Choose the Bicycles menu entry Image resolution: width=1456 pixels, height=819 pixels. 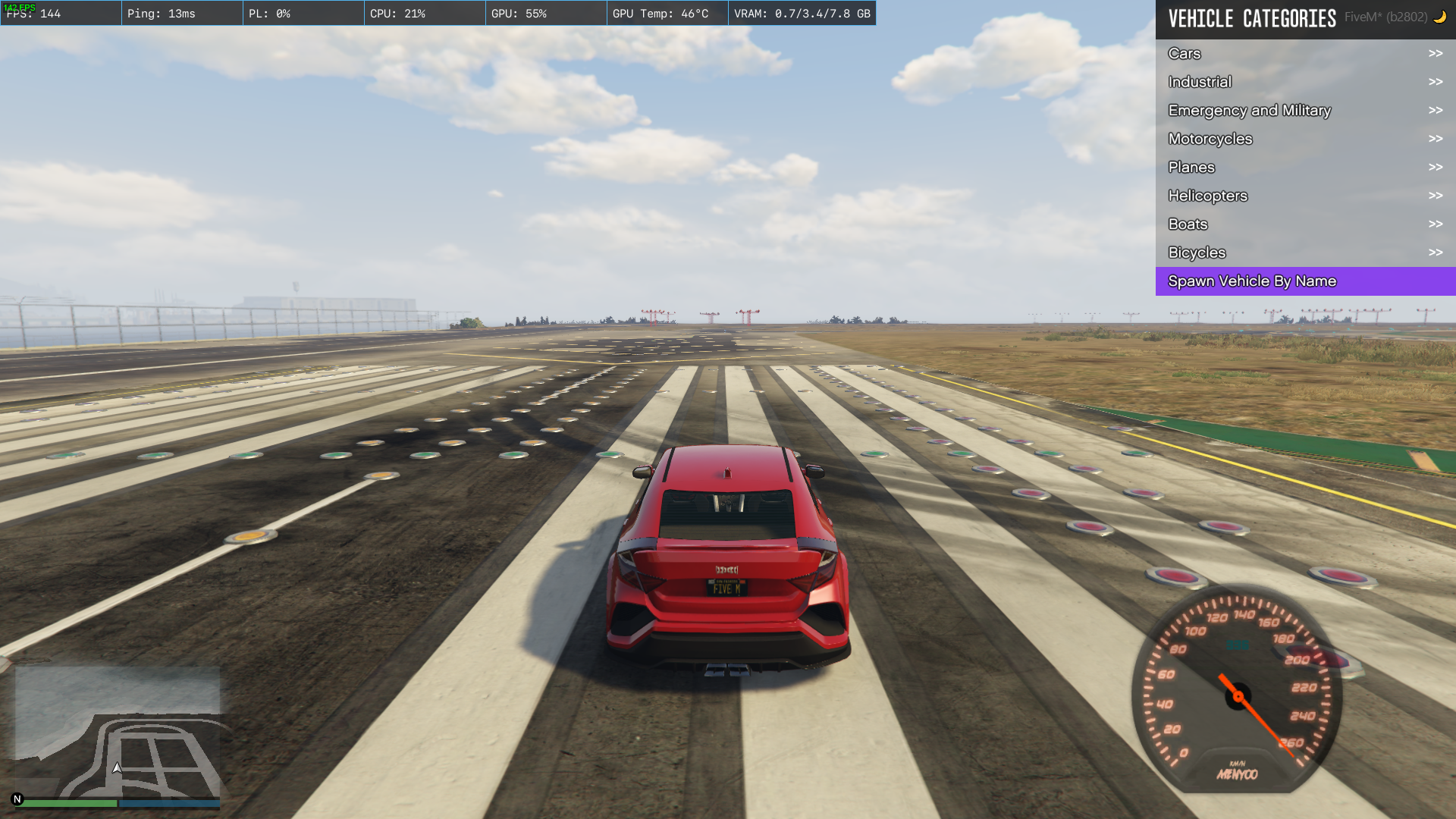(1304, 253)
